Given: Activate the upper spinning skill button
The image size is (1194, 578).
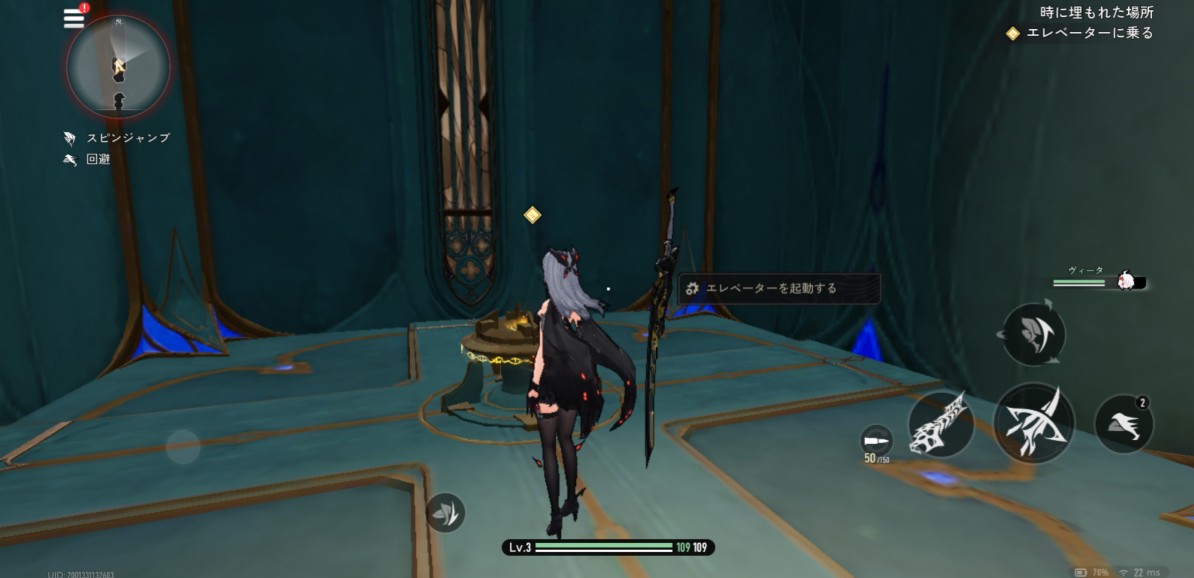Looking at the screenshot, I should click(1033, 335).
